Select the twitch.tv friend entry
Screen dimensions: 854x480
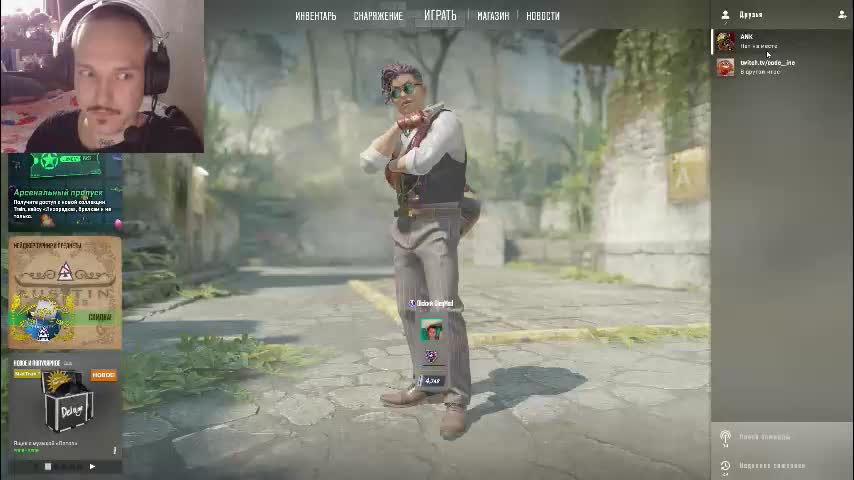765,67
